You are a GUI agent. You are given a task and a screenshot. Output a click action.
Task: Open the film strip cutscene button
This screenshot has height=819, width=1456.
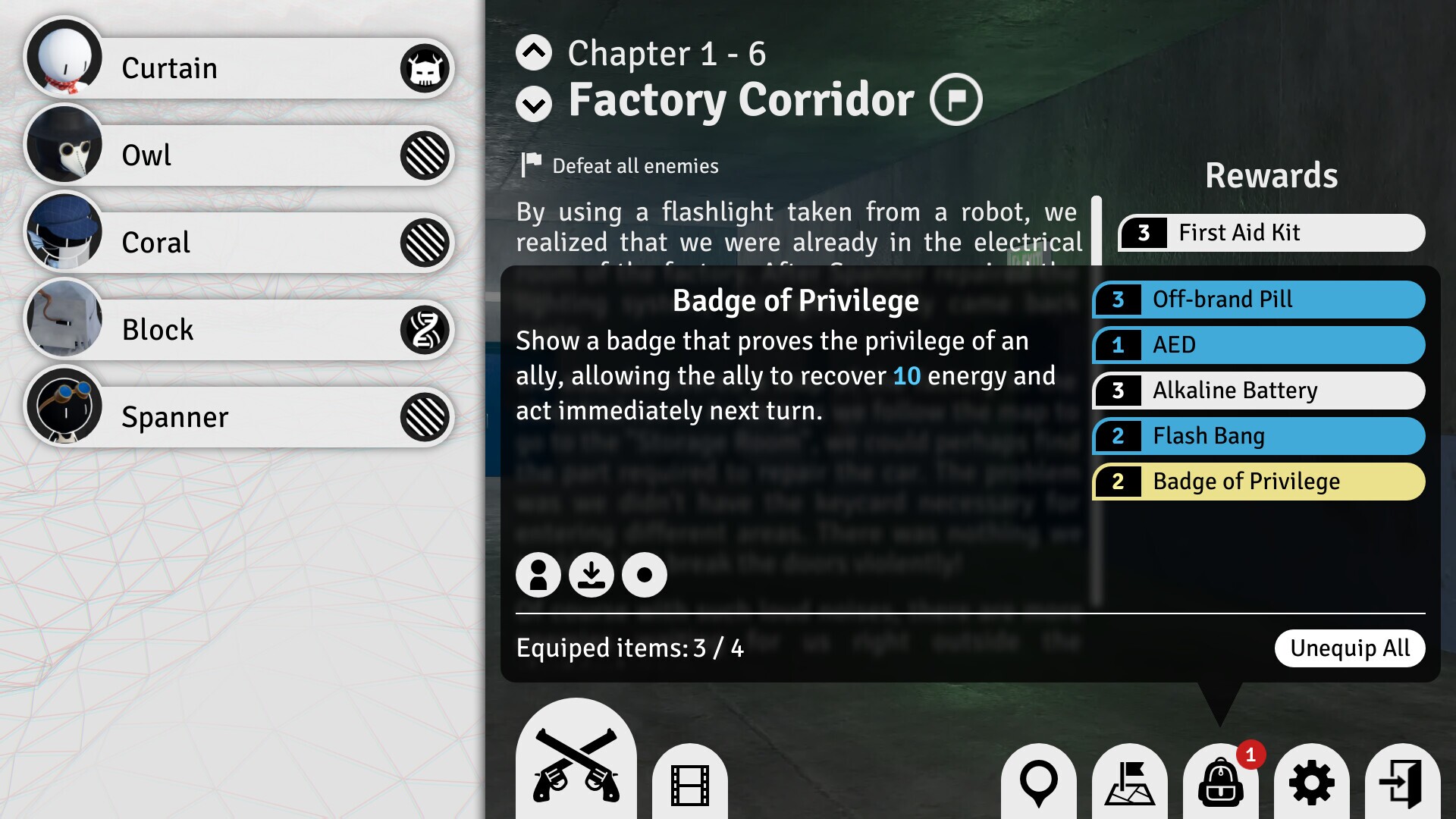[x=690, y=784]
